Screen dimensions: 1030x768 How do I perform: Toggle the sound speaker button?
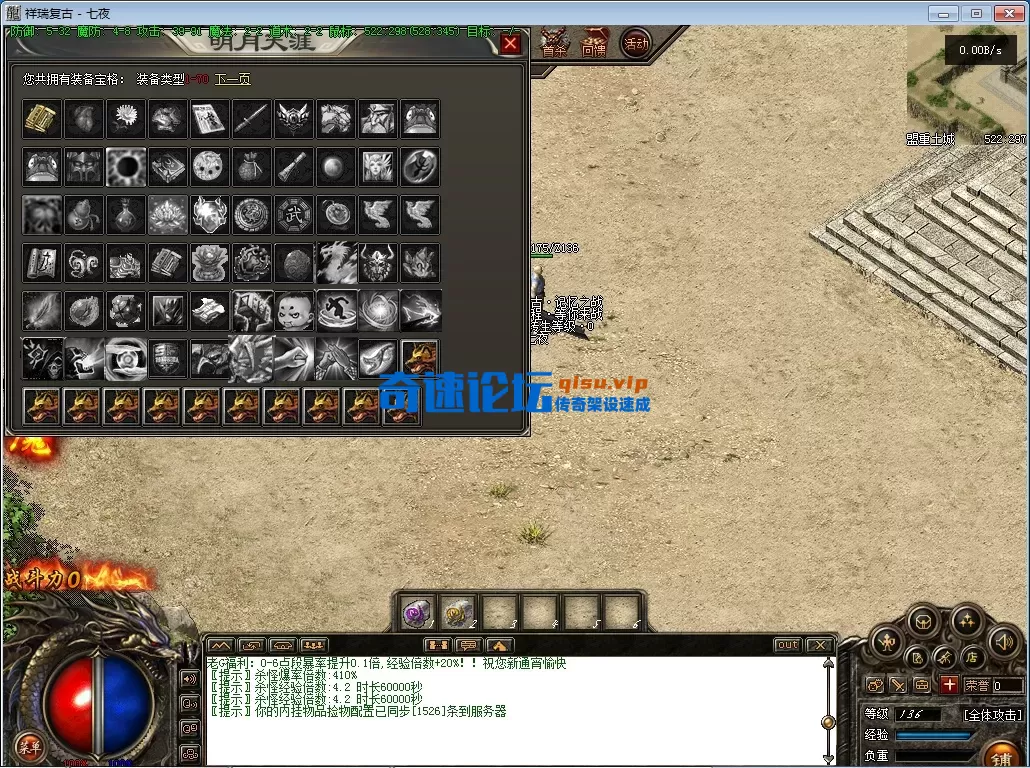(1004, 641)
